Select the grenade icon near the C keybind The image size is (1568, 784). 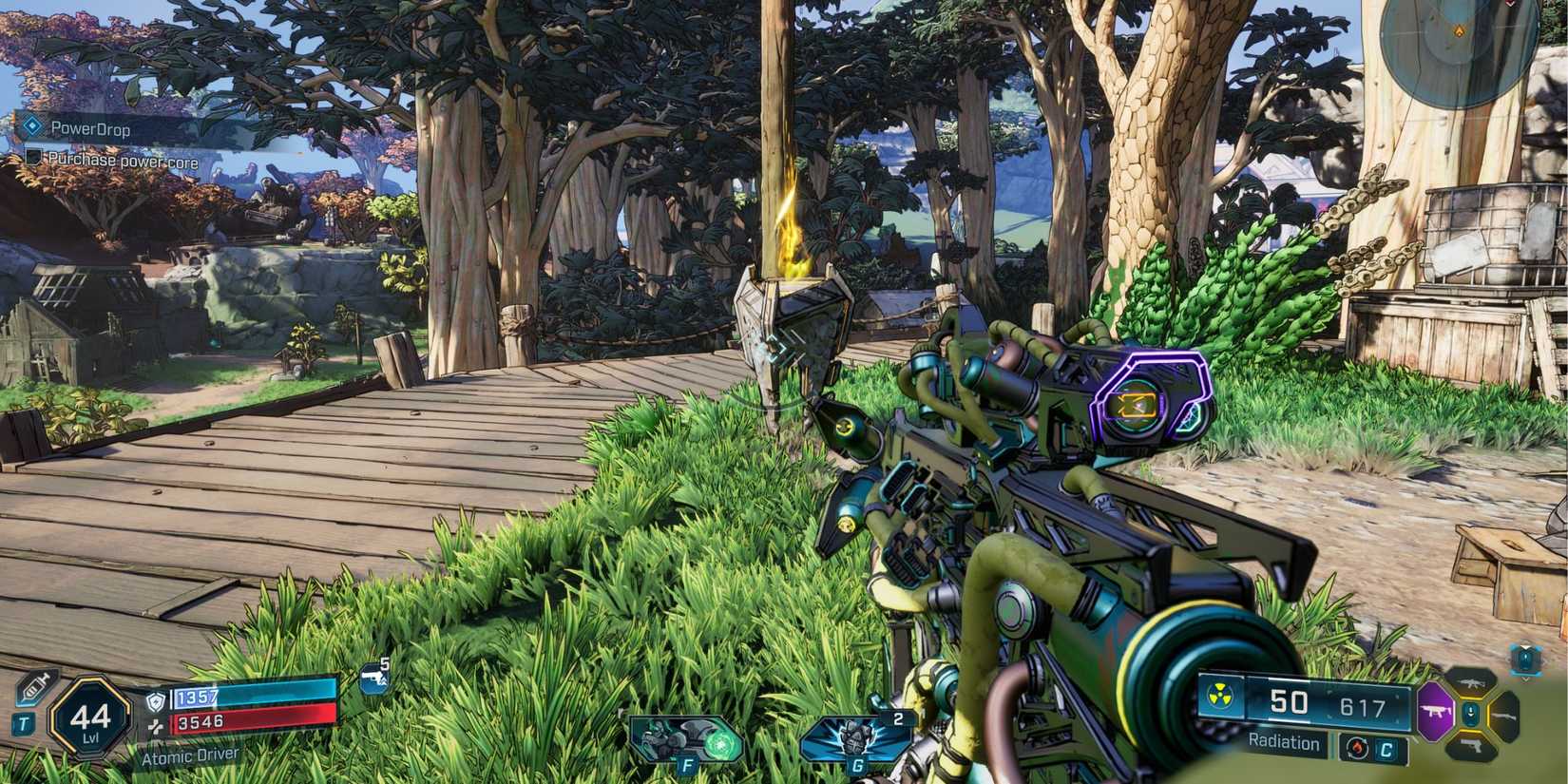1357,747
